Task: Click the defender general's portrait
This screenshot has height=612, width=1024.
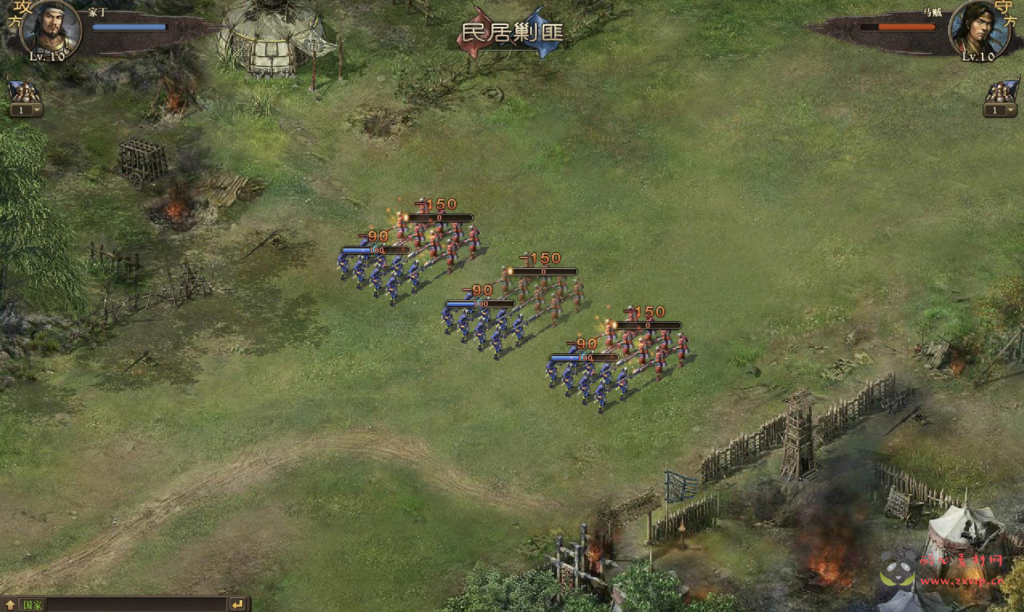Action: 978,28
